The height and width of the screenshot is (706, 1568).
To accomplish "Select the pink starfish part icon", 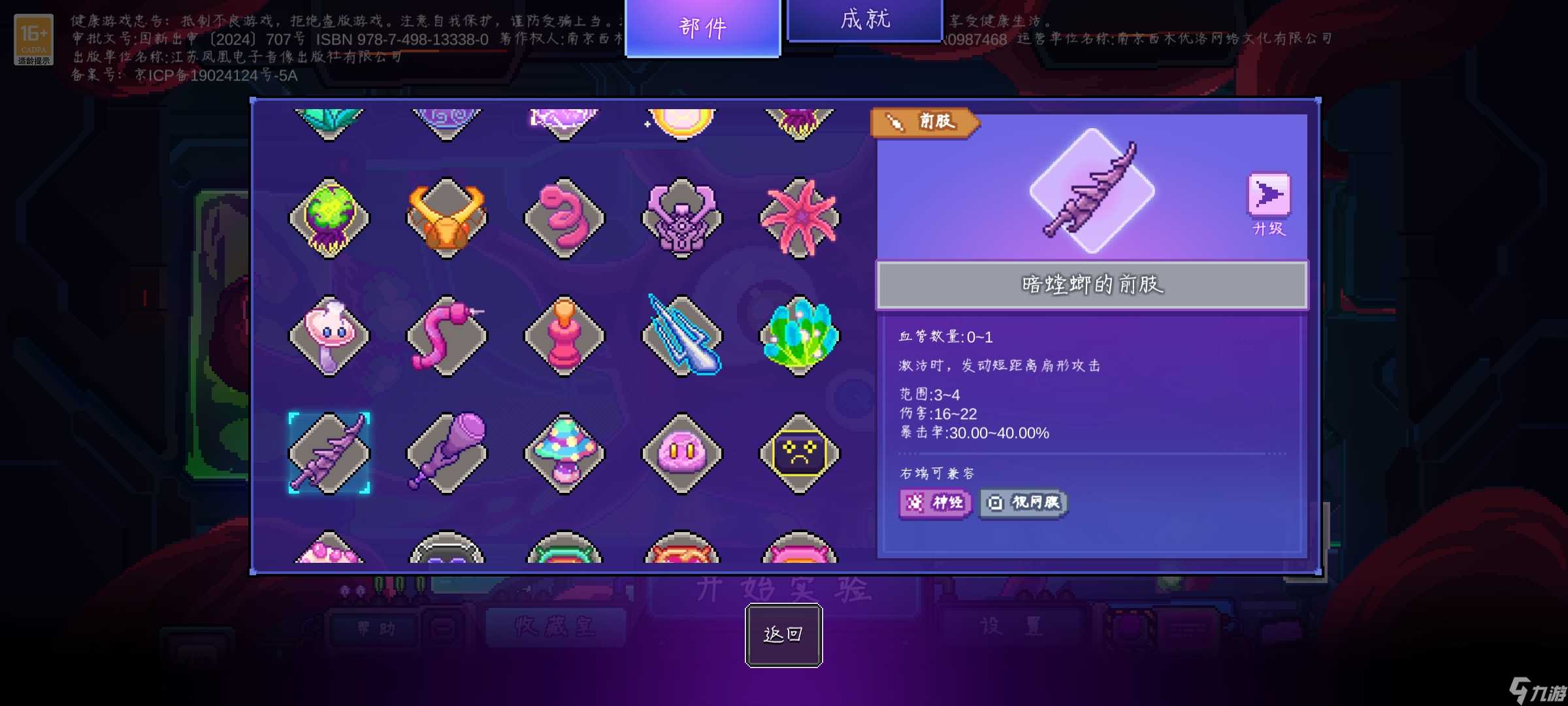I will pyautogui.click(x=799, y=218).
